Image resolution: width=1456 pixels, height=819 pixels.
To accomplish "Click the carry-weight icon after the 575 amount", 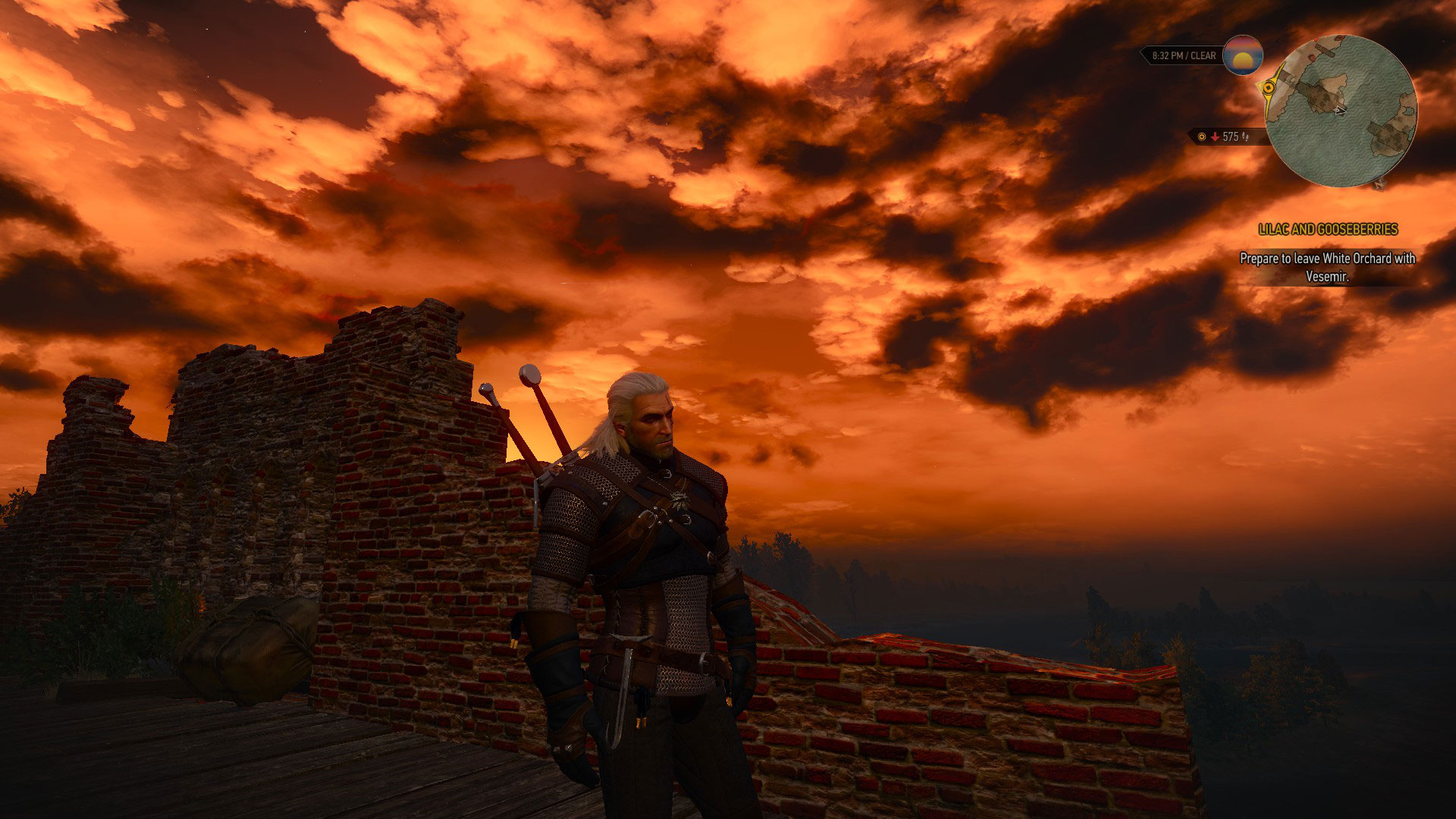I will [x=1246, y=137].
